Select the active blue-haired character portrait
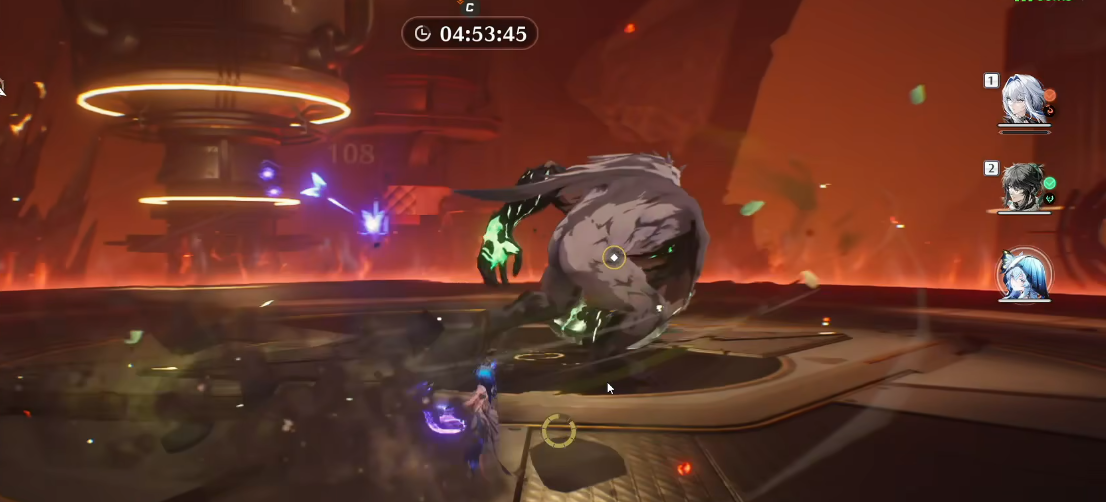 click(x=1024, y=274)
